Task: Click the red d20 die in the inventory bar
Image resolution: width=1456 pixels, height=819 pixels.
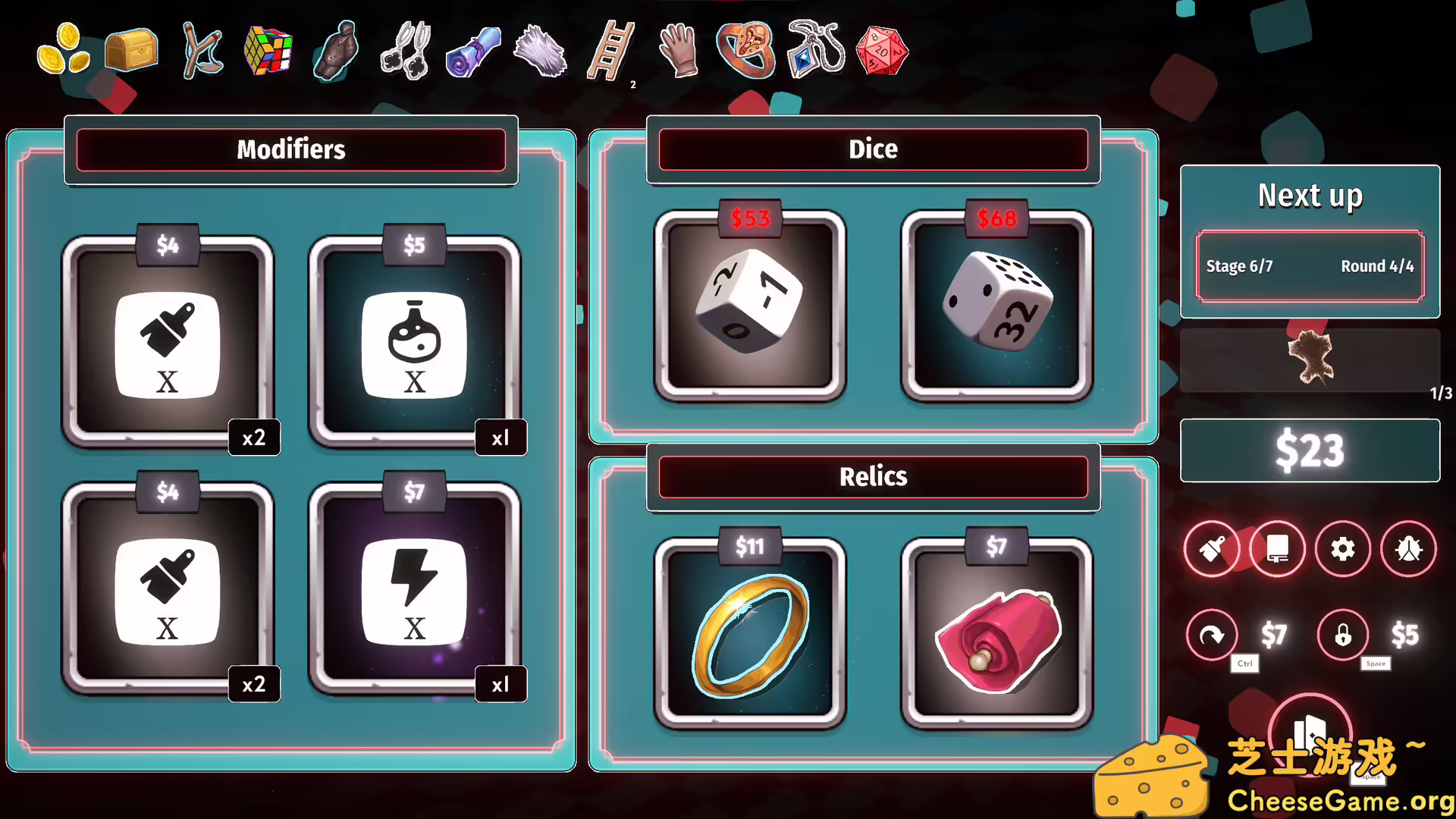Action: tap(880, 50)
